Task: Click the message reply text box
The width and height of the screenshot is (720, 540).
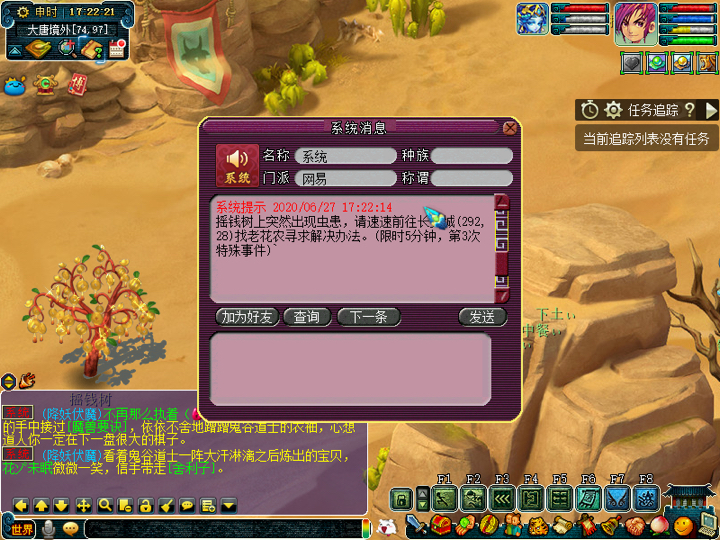Action: pyautogui.click(x=350, y=369)
